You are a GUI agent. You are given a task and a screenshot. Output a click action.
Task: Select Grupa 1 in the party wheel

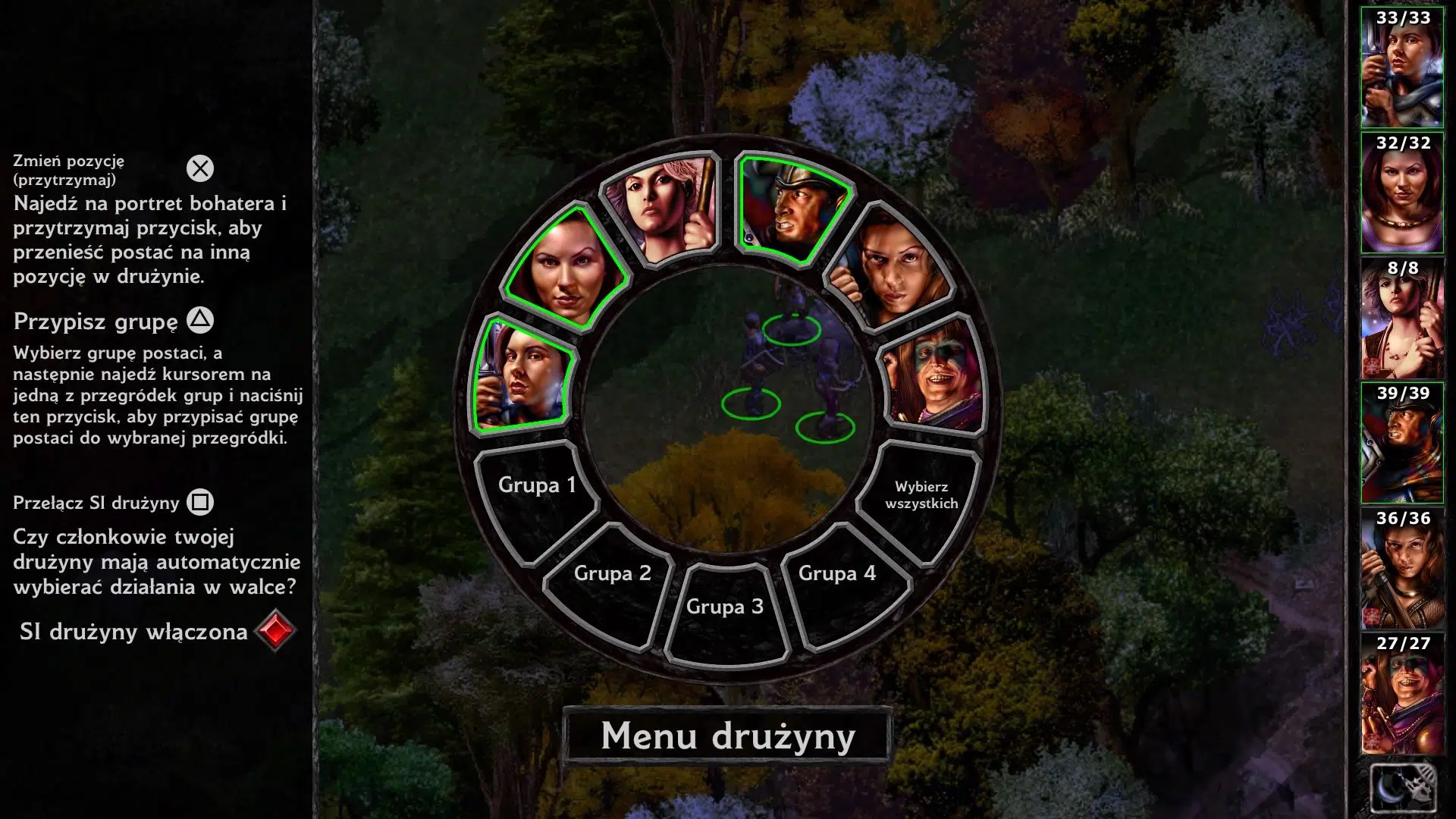point(536,493)
